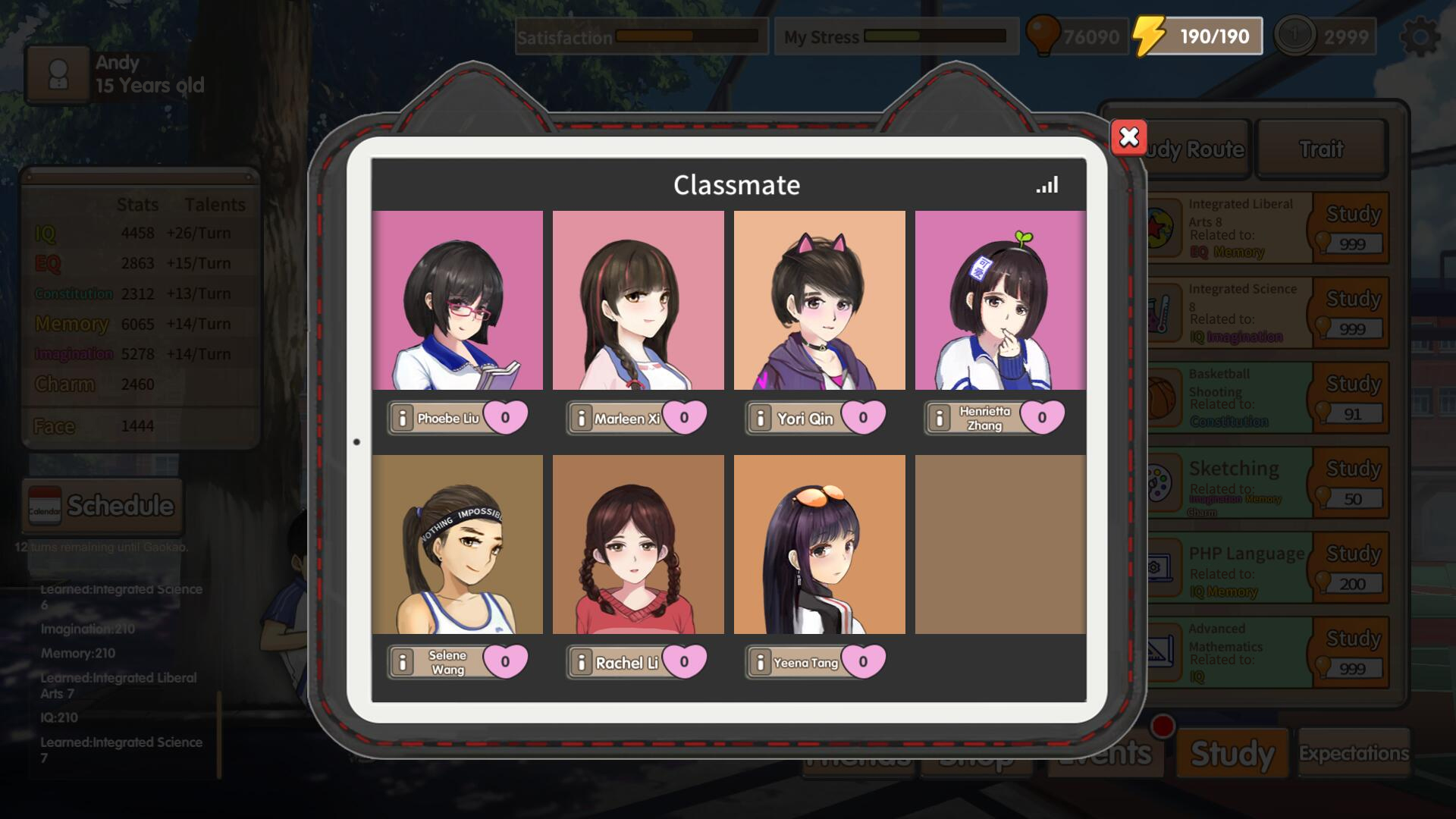This screenshot has width=1456, height=819.
Task: View Yeena Tang's info details
Action: tap(760, 662)
